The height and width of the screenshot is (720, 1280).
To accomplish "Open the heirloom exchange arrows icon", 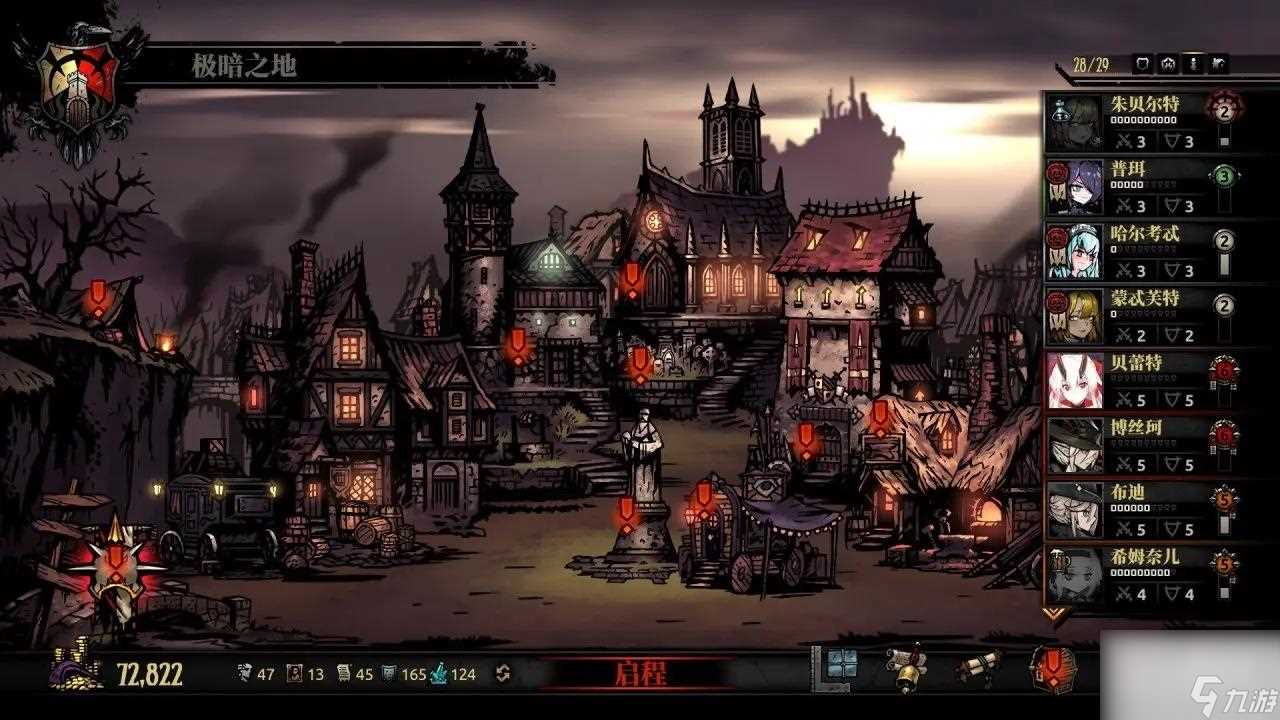I will (x=503, y=674).
